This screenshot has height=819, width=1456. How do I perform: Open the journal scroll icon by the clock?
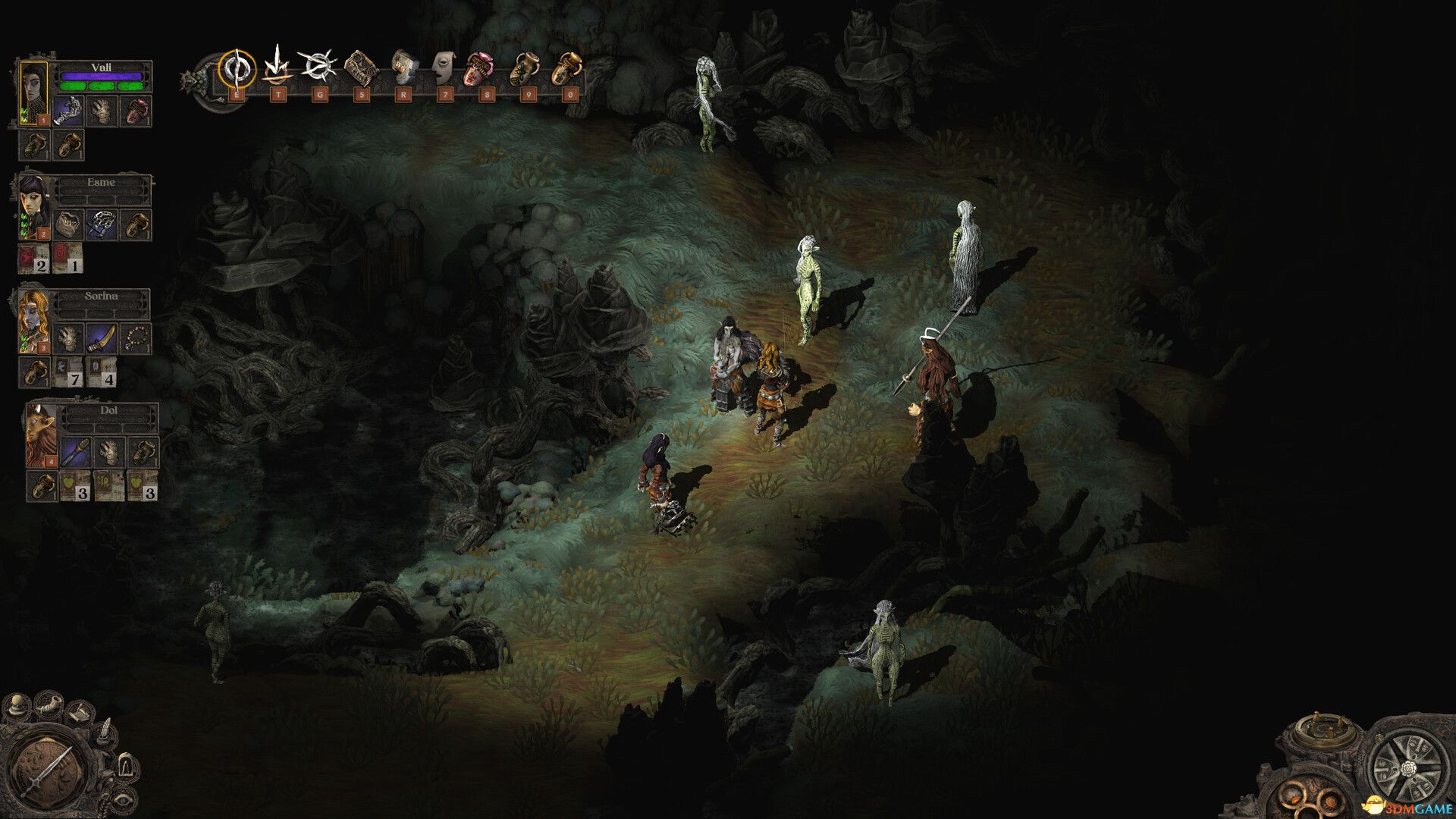80,713
